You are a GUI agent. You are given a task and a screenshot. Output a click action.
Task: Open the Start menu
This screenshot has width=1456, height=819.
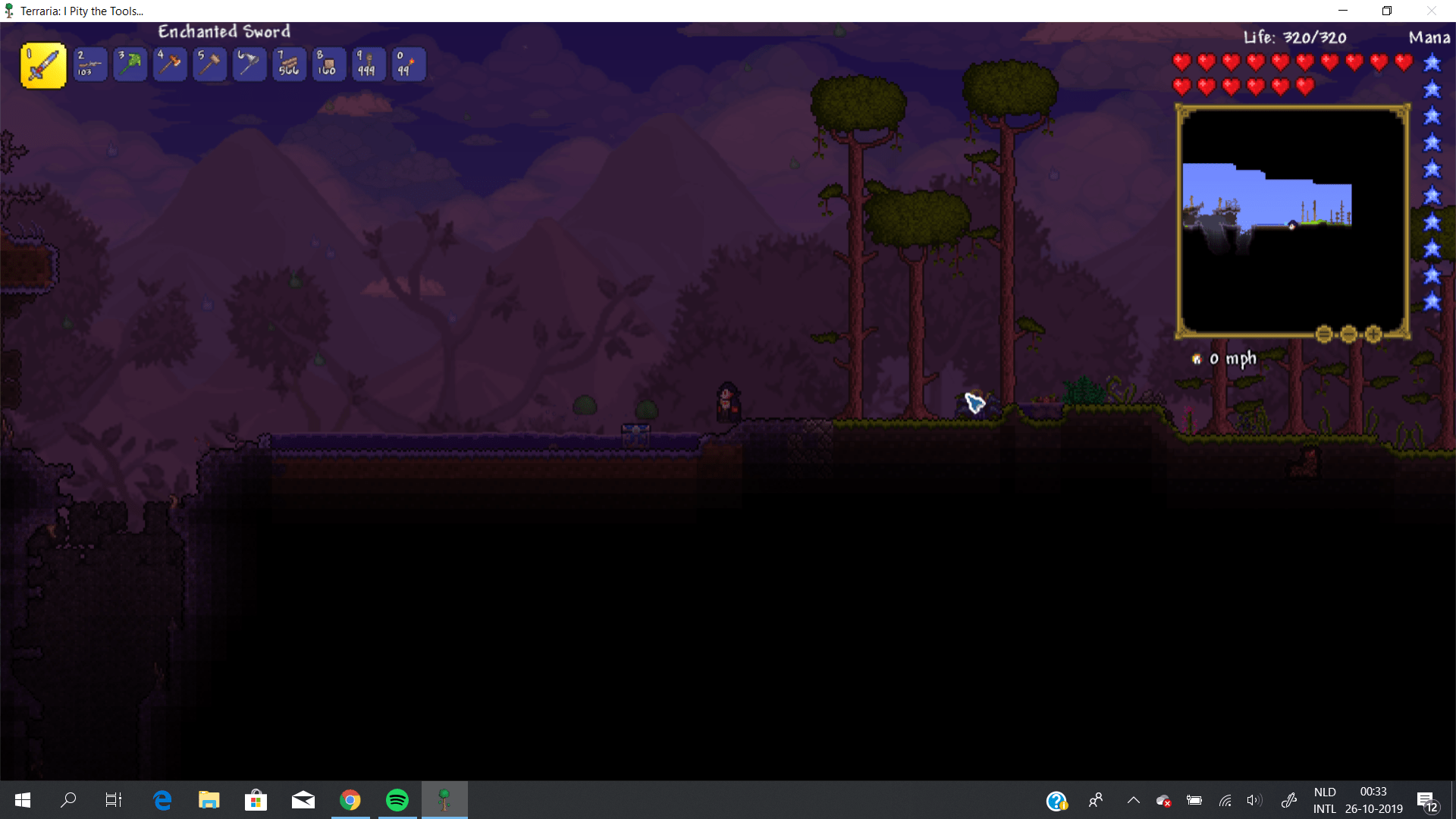[22, 800]
